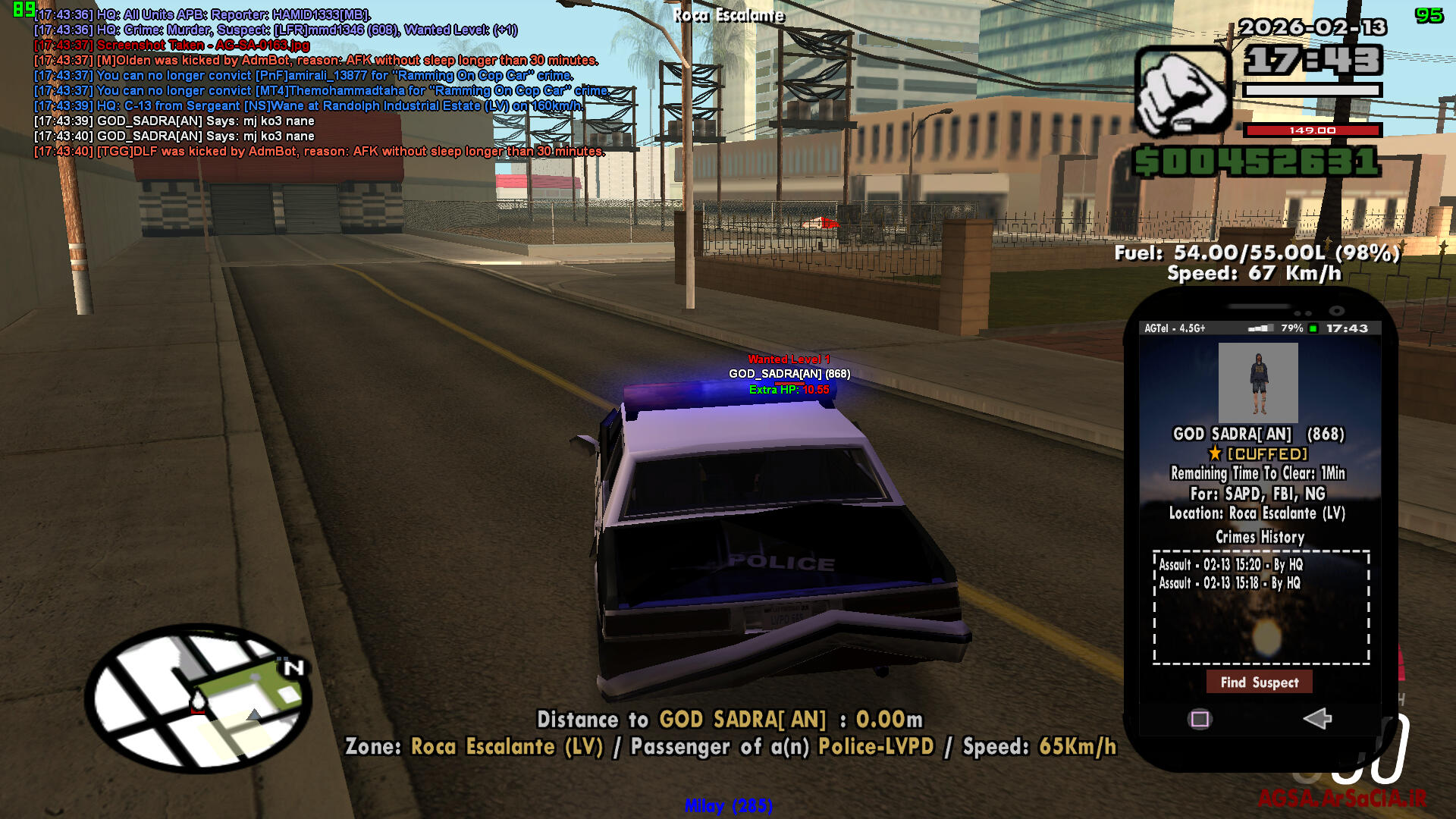1456x819 pixels.
Task: Select the fist weapon icon
Action: tap(1182, 91)
